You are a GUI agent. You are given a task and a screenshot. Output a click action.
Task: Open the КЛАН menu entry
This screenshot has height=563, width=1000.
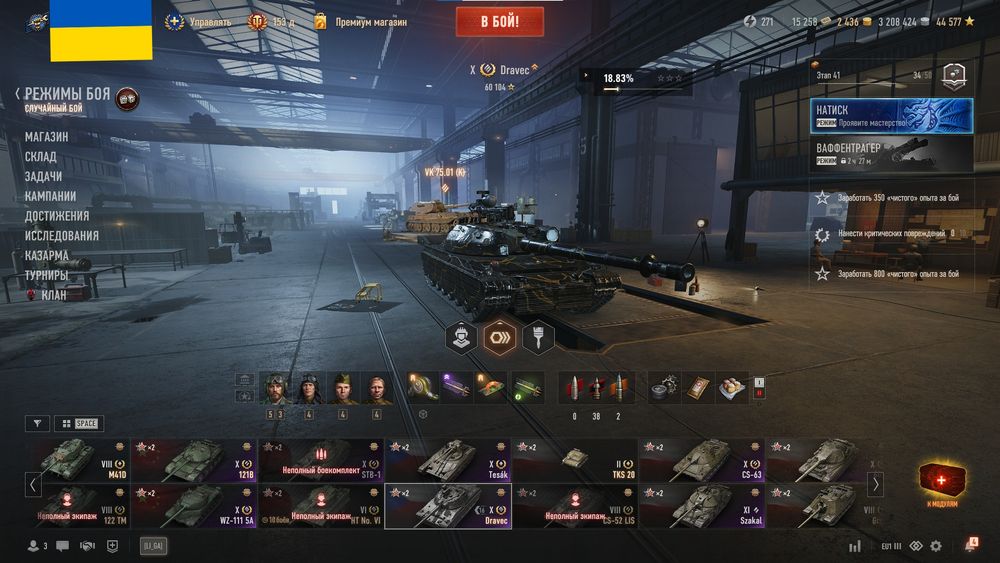tap(55, 295)
